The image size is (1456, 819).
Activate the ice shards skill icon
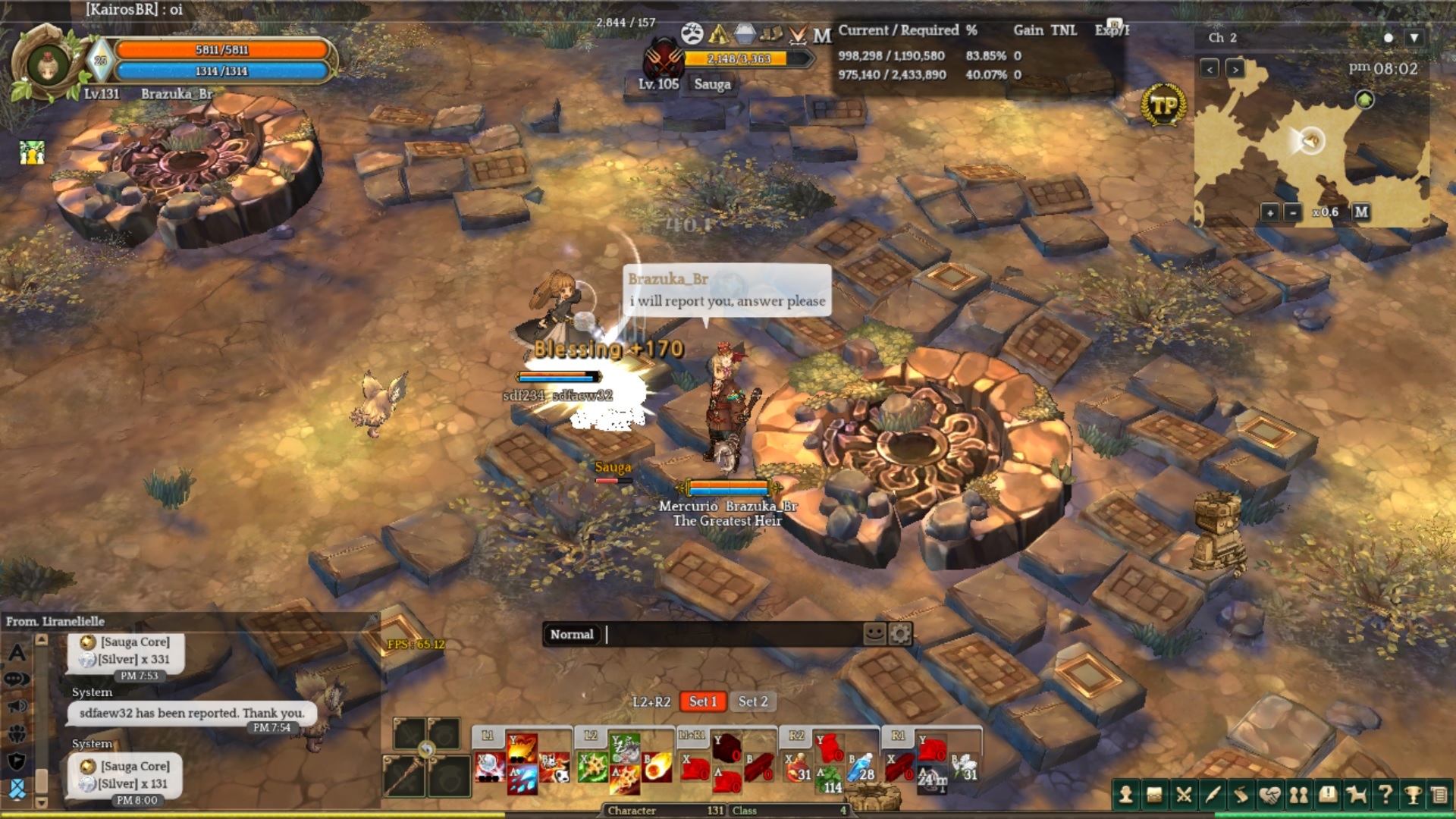[x=523, y=780]
